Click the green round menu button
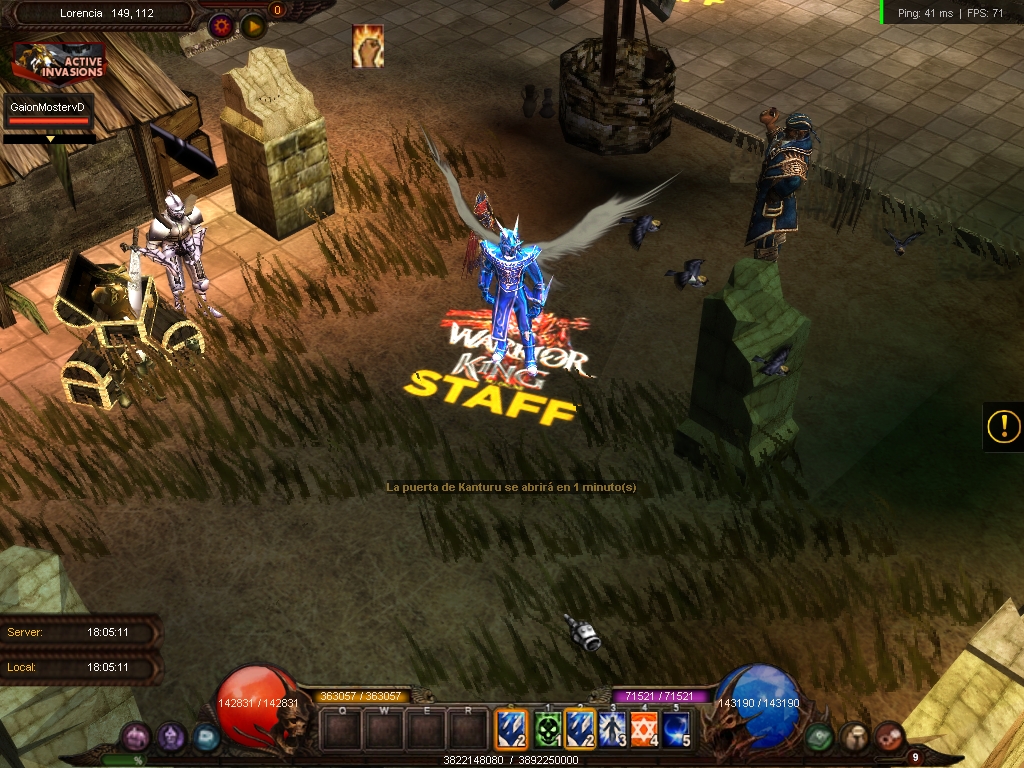Image resolution: width=1024 pixels, height=768 pixels. point(820,738)
